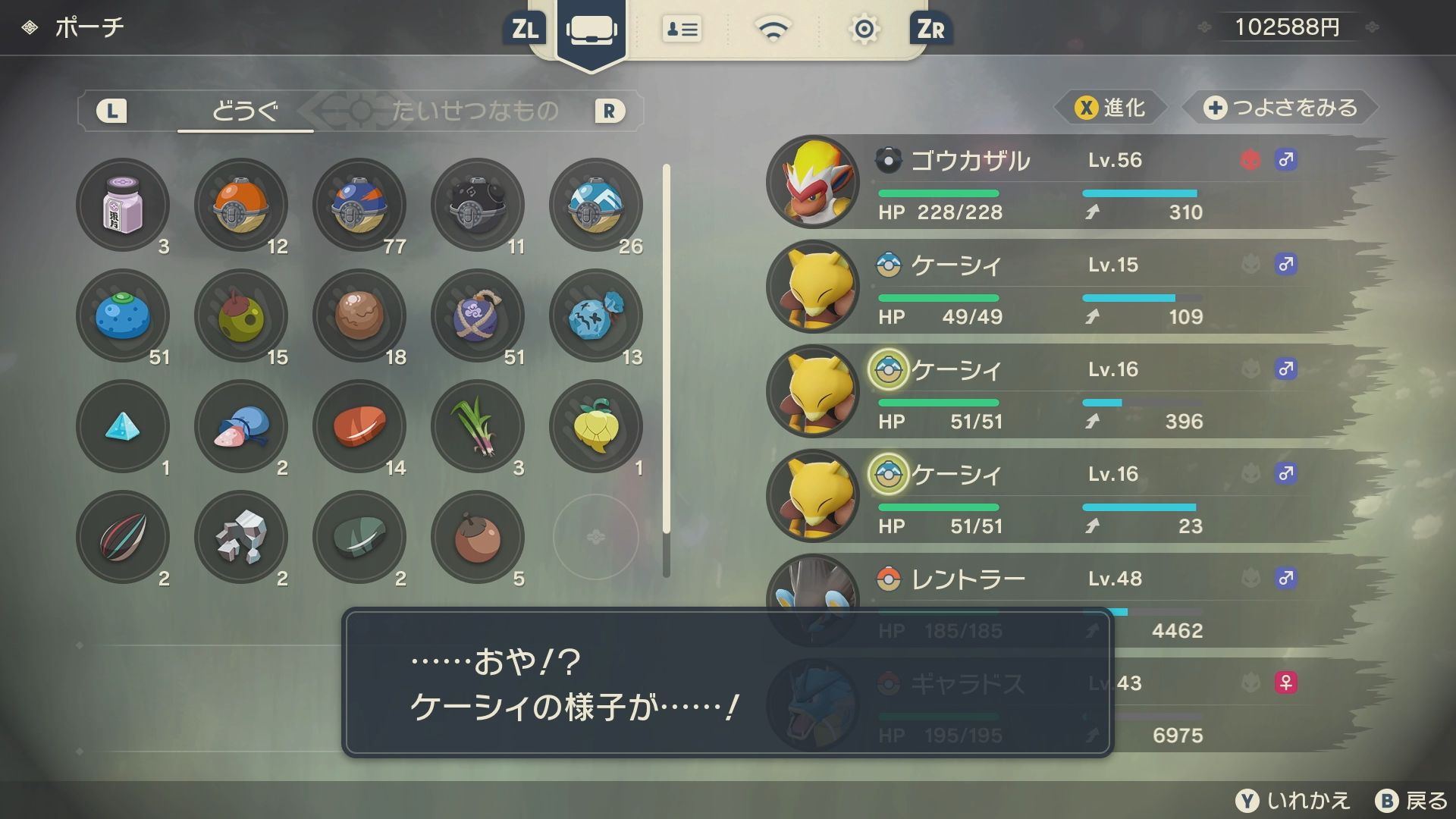1456x819 pixels.
Task: Select the blue ball slot holding 77
Action: coord(359,205)
